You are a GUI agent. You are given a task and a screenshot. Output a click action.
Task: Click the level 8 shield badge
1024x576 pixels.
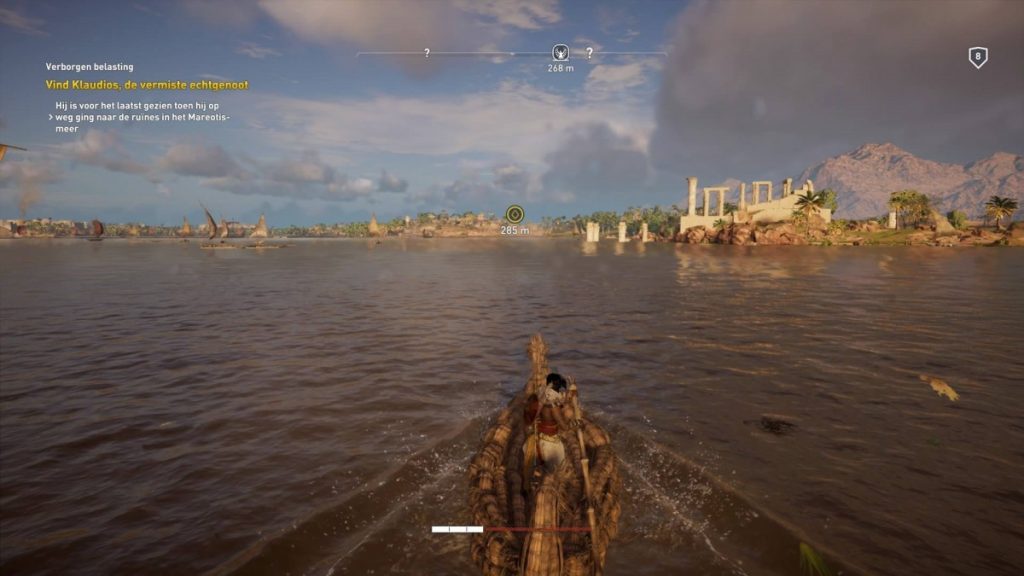[978, 58]
